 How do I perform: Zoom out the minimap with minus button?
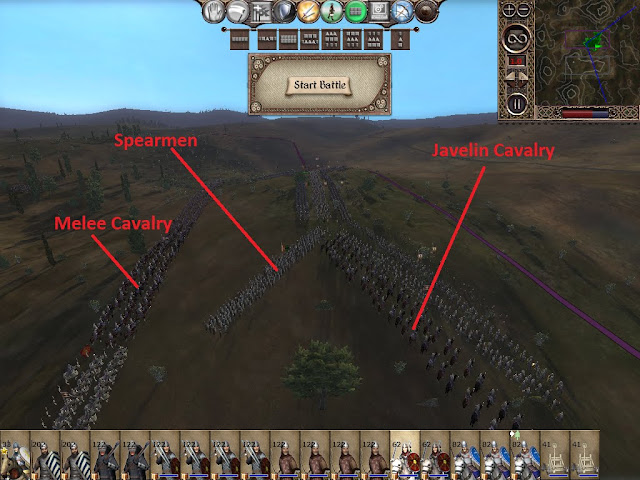point(524,11)
